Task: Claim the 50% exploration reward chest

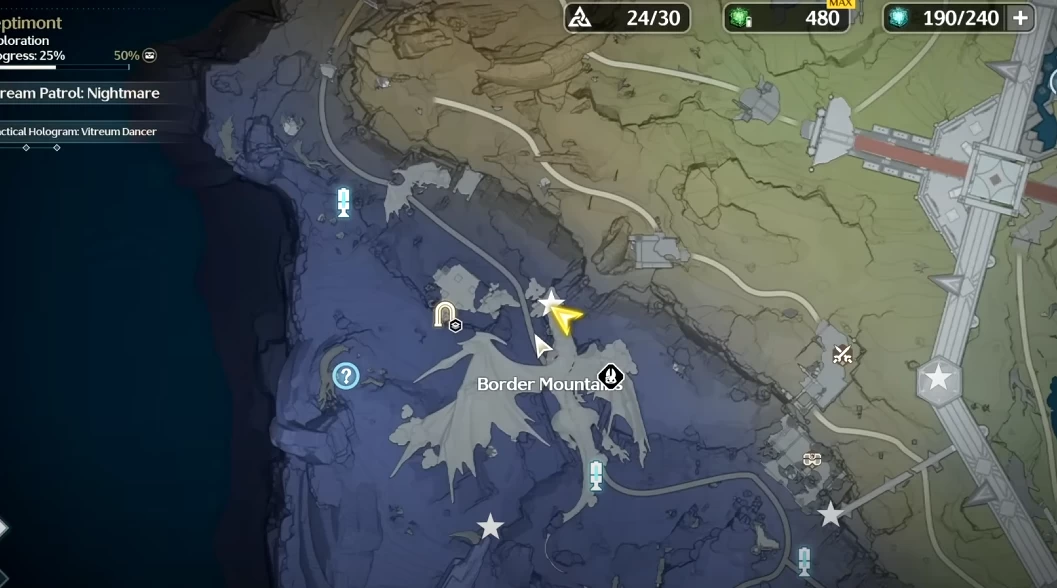Action: click(149, 56)
